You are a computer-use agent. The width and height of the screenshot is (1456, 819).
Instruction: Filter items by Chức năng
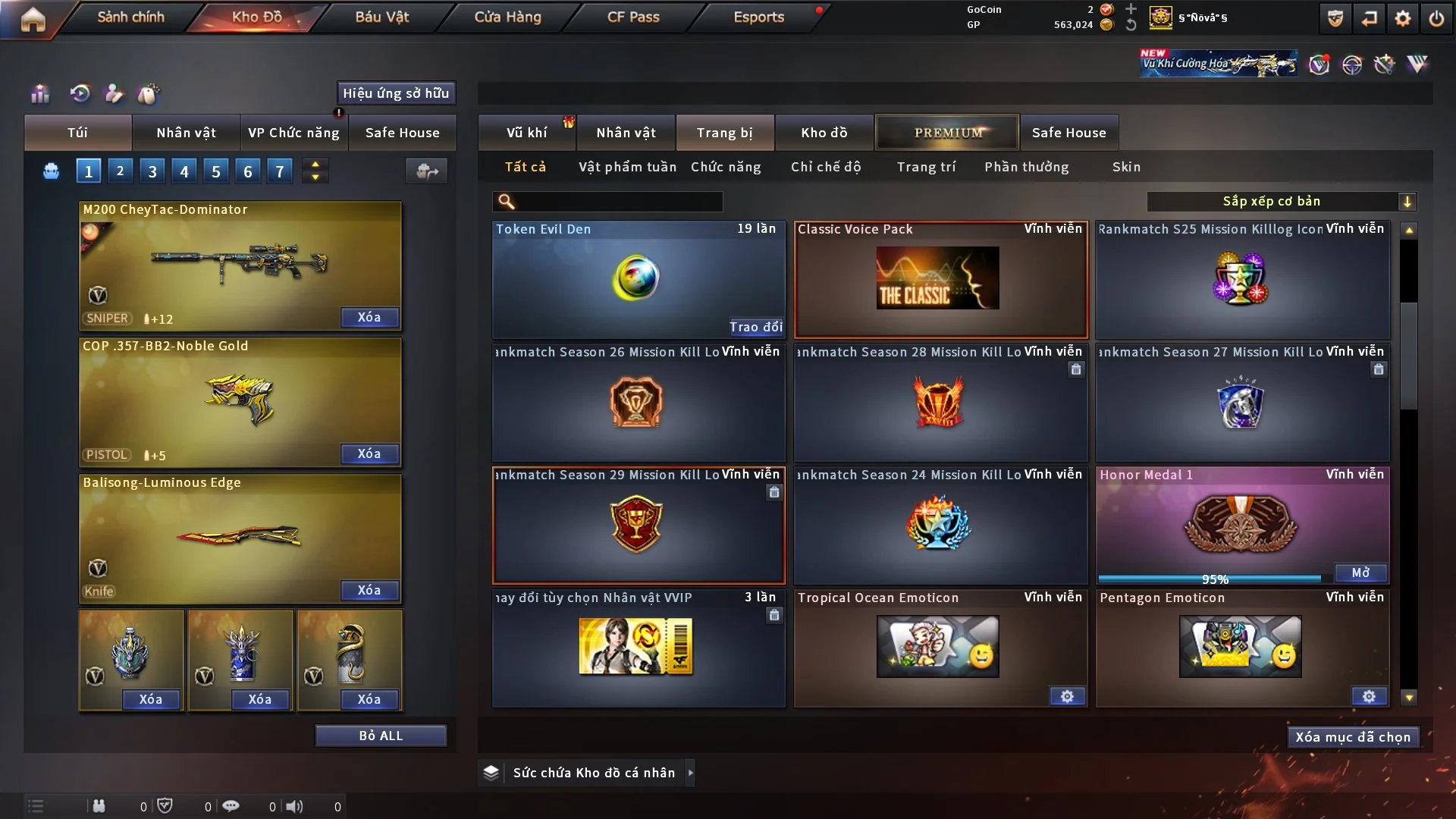coord(726,167)
